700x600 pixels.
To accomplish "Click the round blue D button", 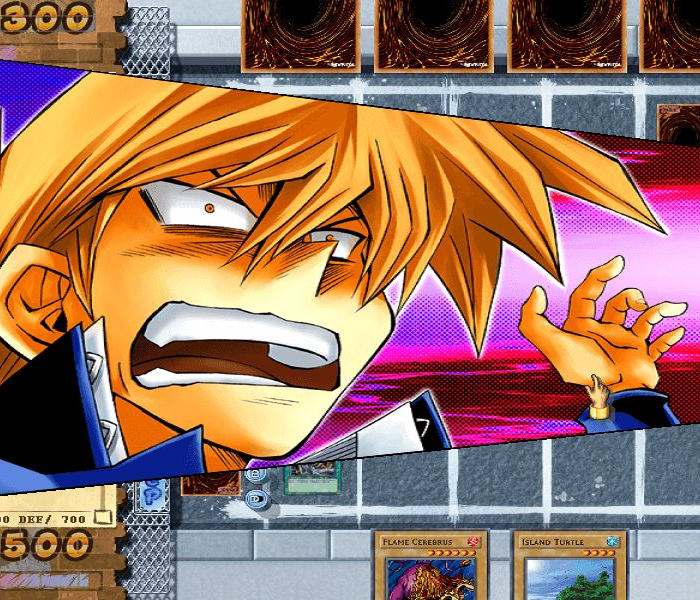I will (256, 497).
